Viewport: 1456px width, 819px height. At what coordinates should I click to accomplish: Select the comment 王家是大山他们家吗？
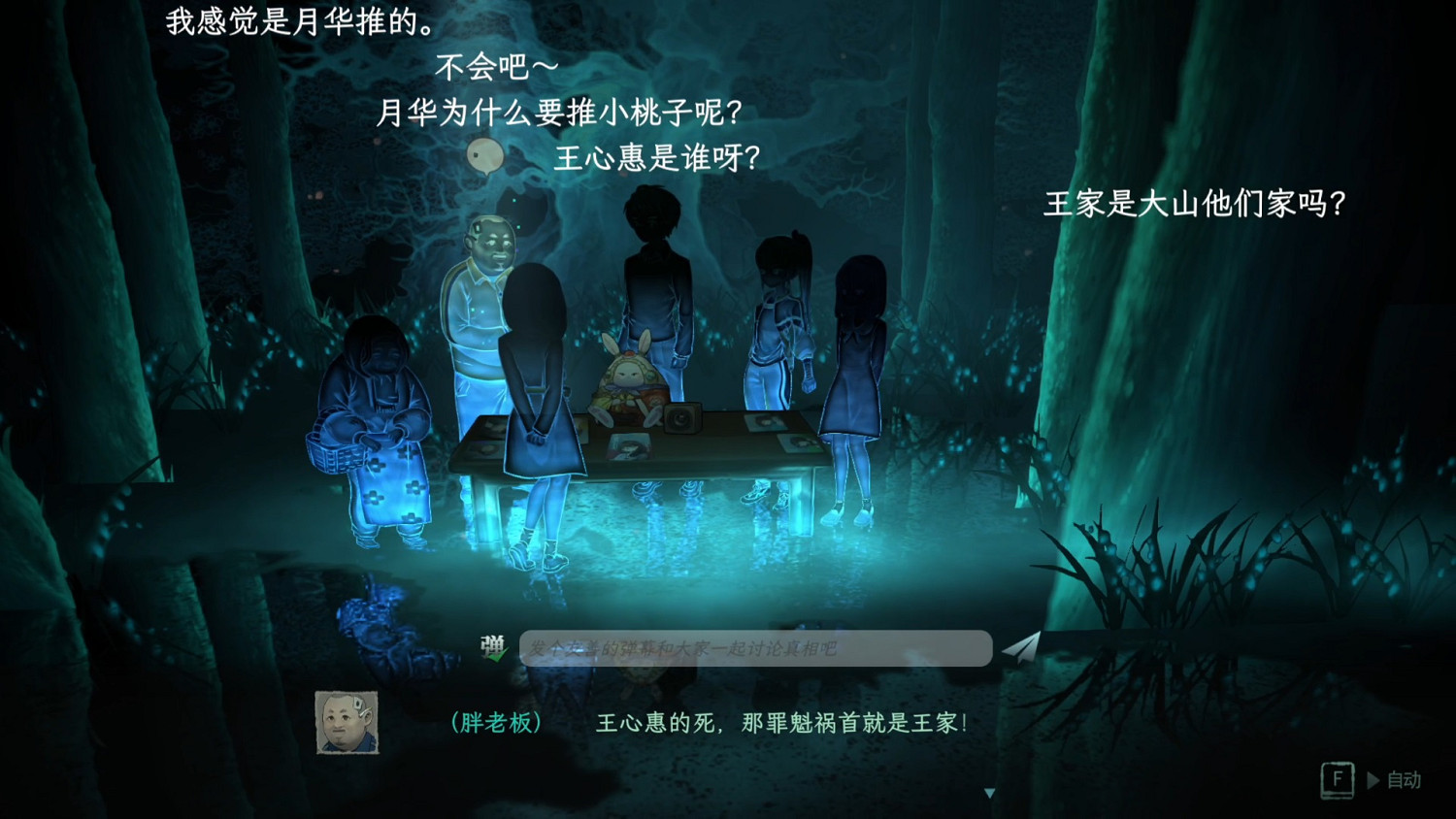[x=1194, y=206]
